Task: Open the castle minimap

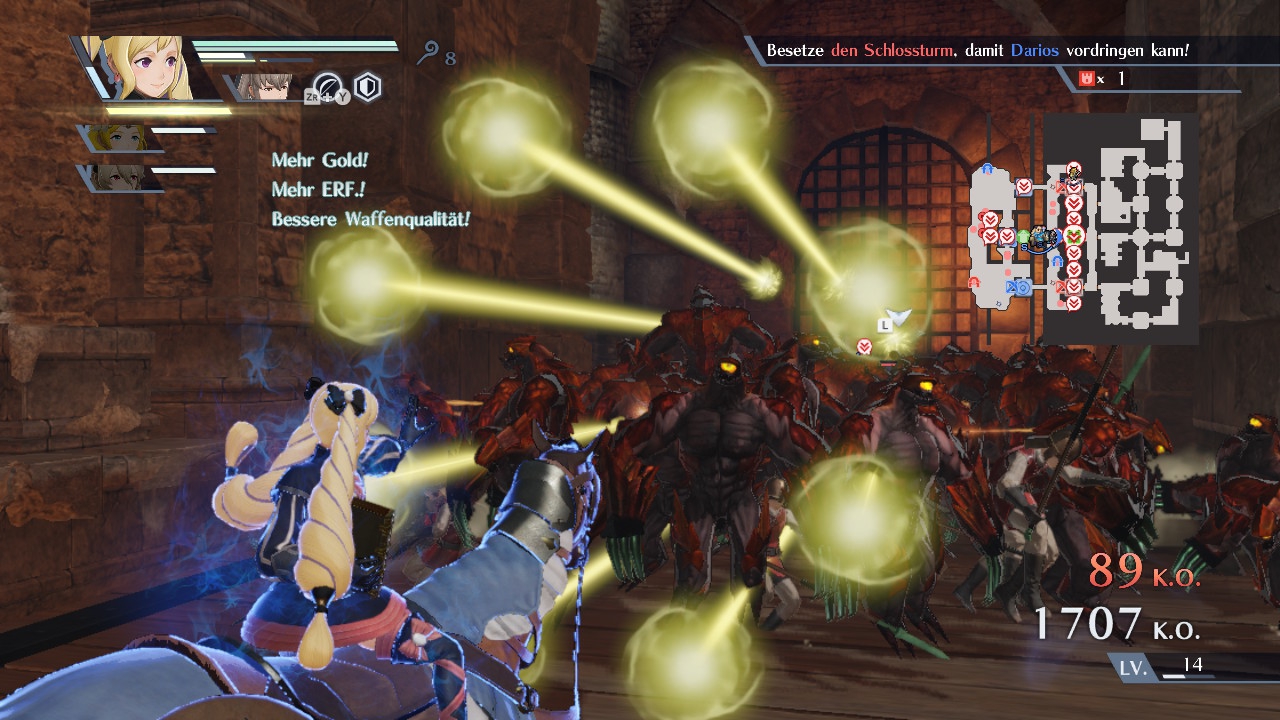Action: click(1084, 228)
